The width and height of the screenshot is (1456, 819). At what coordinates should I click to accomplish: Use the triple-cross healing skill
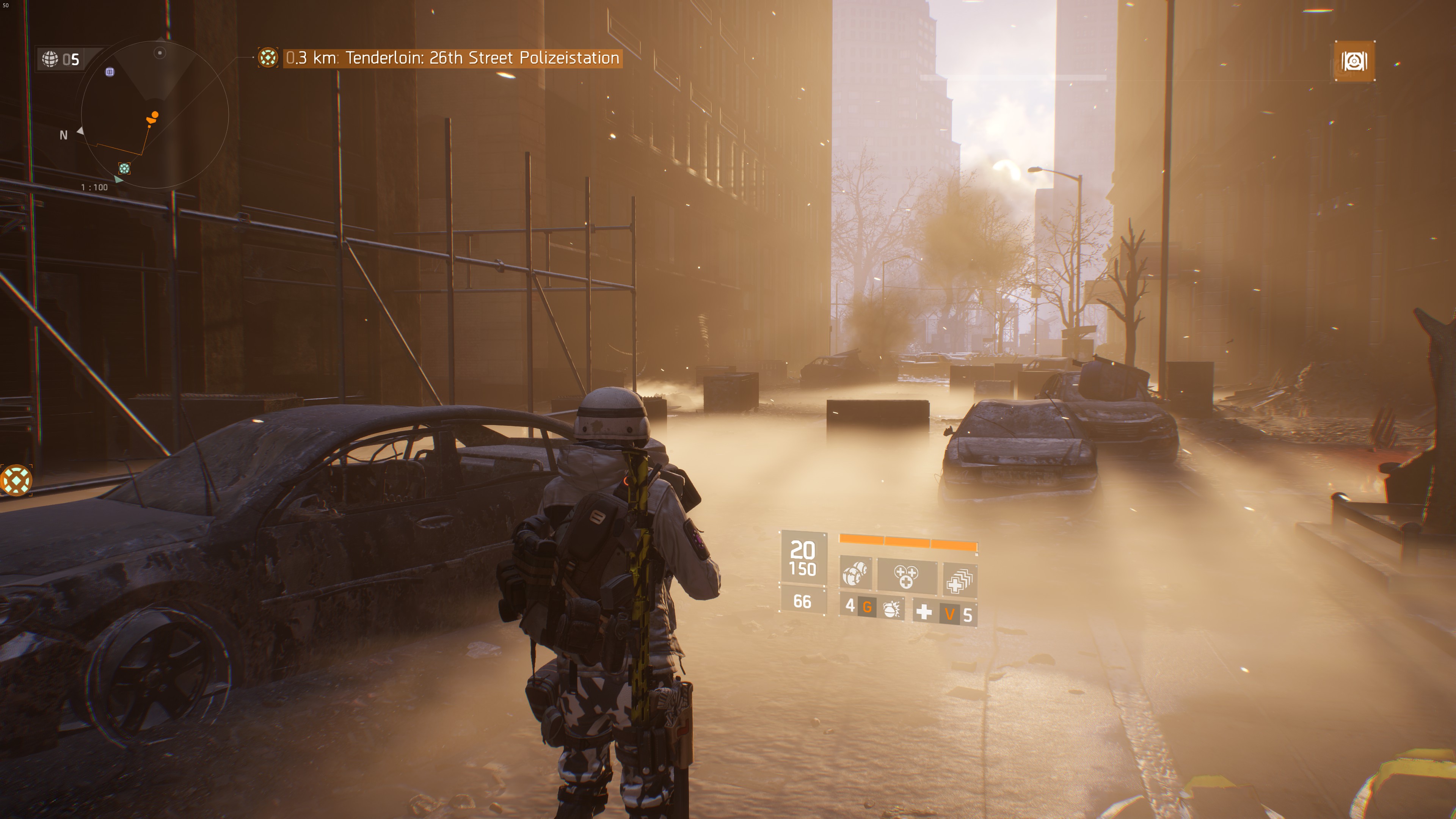click(x=906, y=576)
